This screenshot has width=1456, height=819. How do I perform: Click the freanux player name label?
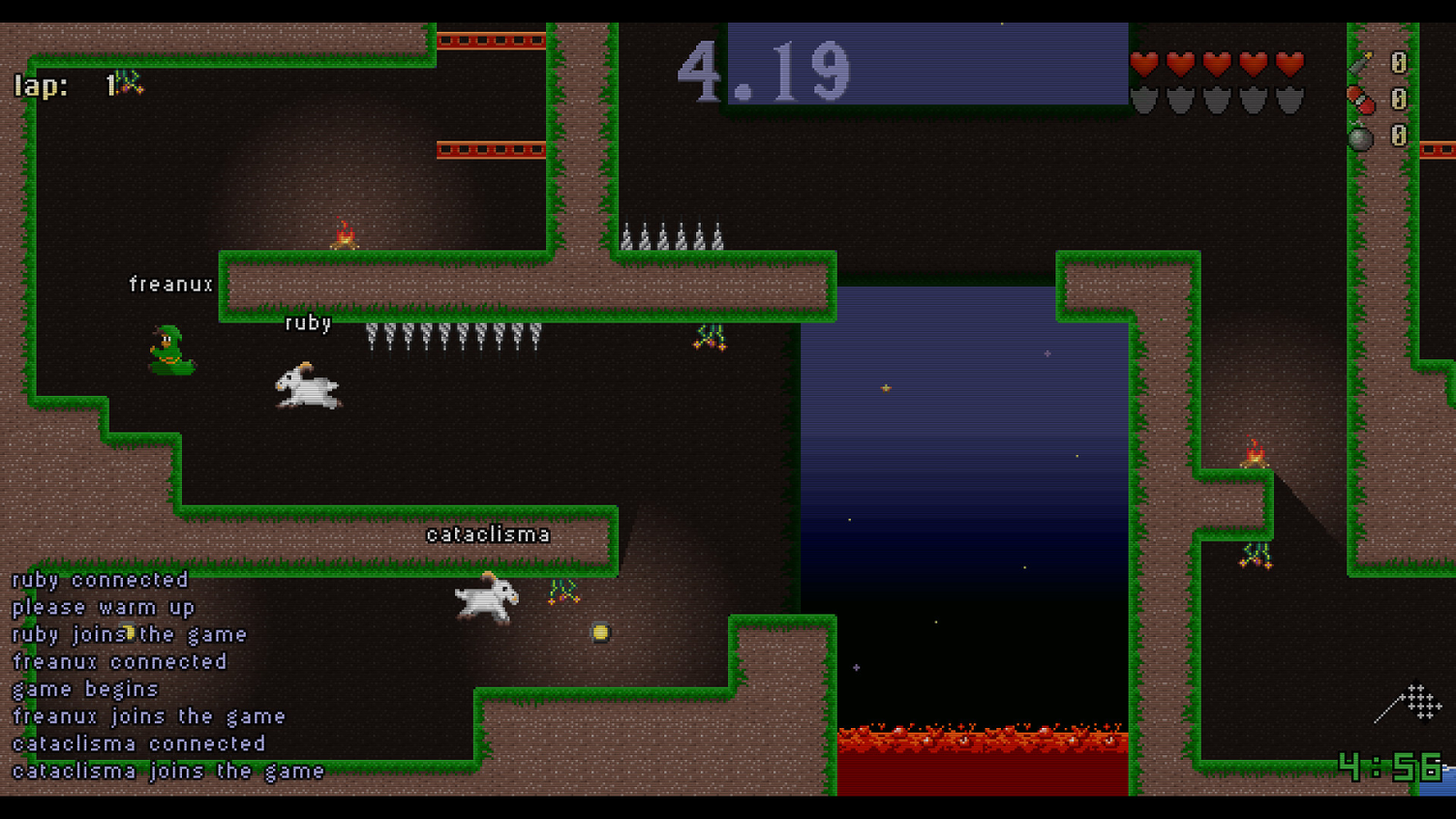[x=171, y=284]
